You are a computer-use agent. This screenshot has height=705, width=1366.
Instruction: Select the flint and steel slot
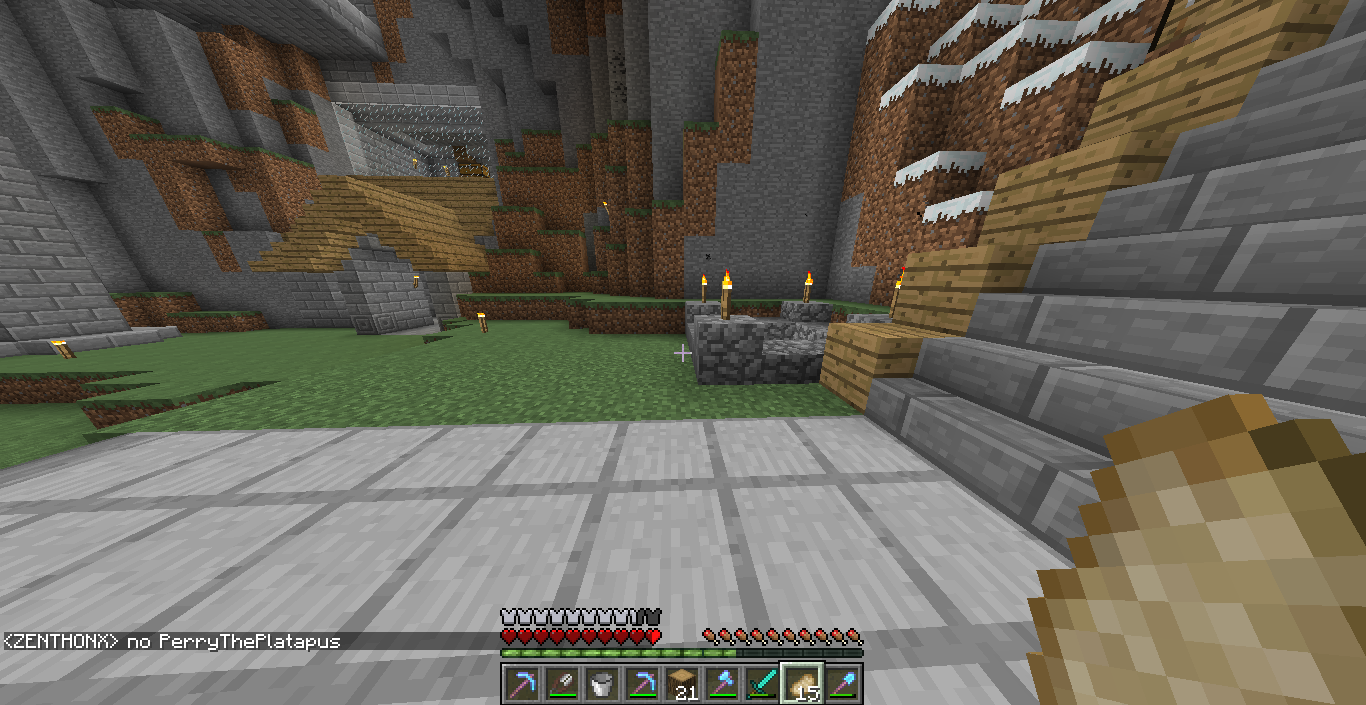[561, 683]
